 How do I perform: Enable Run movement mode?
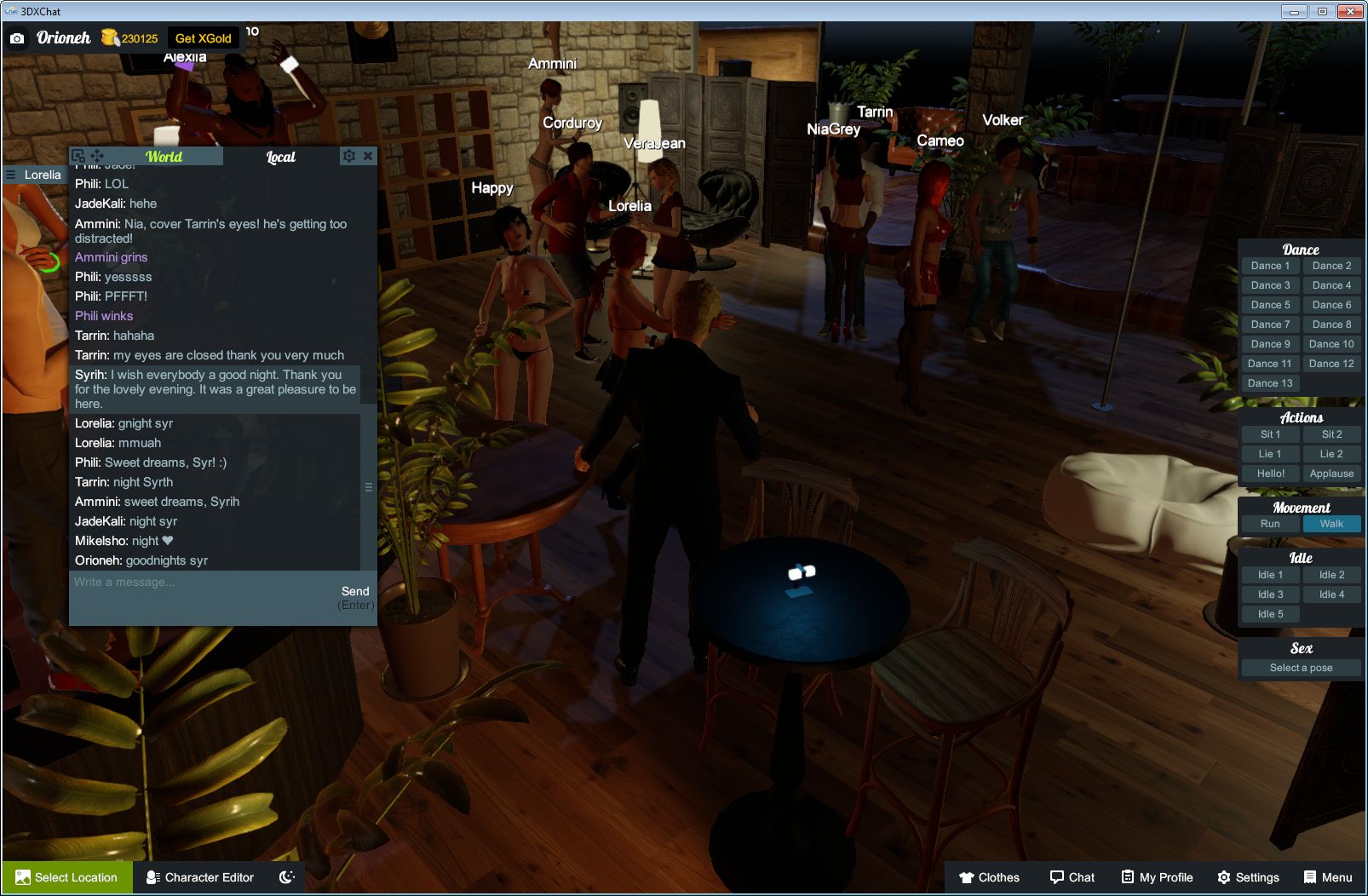coord(1270,524)
